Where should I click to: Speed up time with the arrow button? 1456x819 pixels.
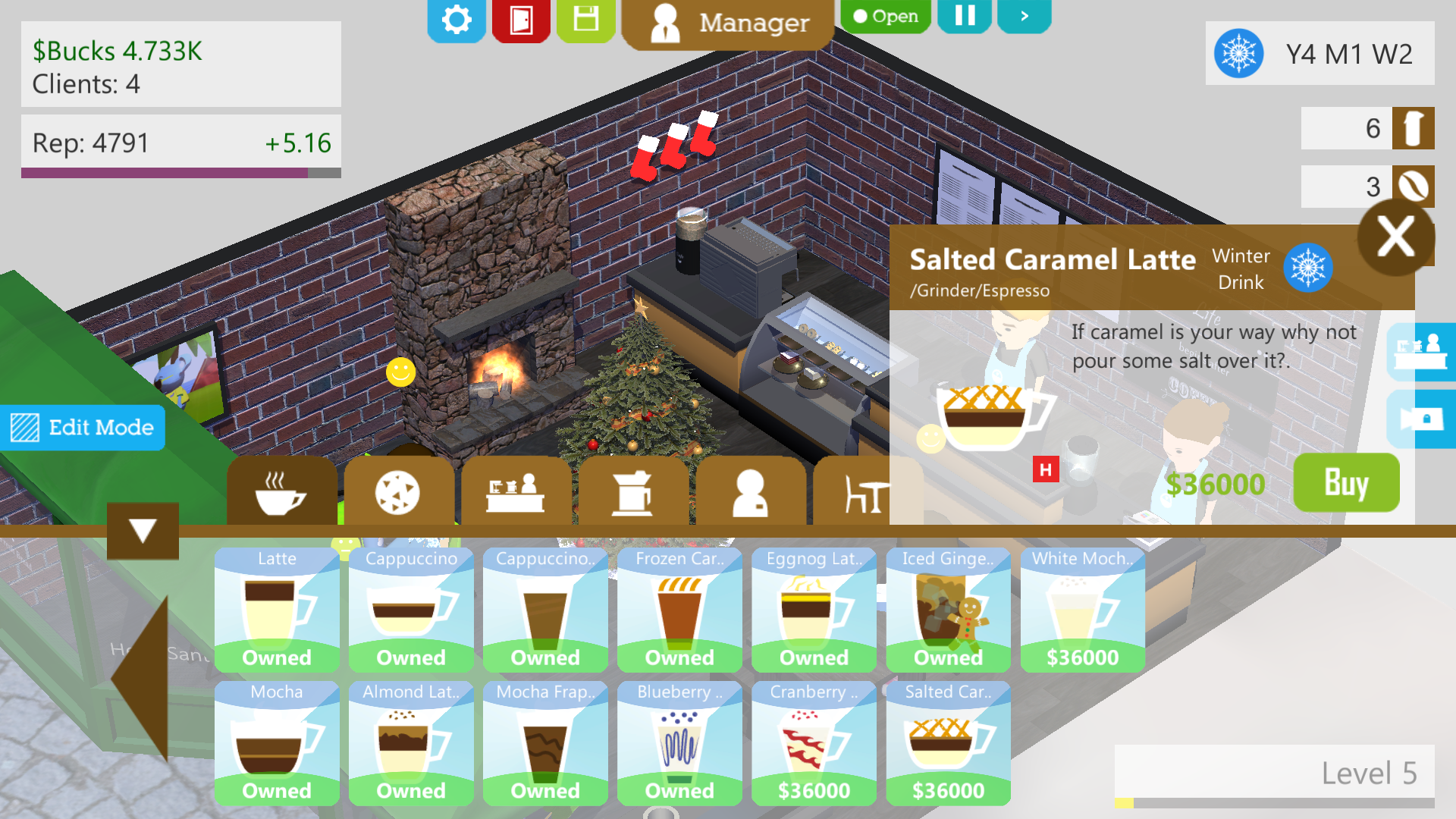click(1024, 16)
